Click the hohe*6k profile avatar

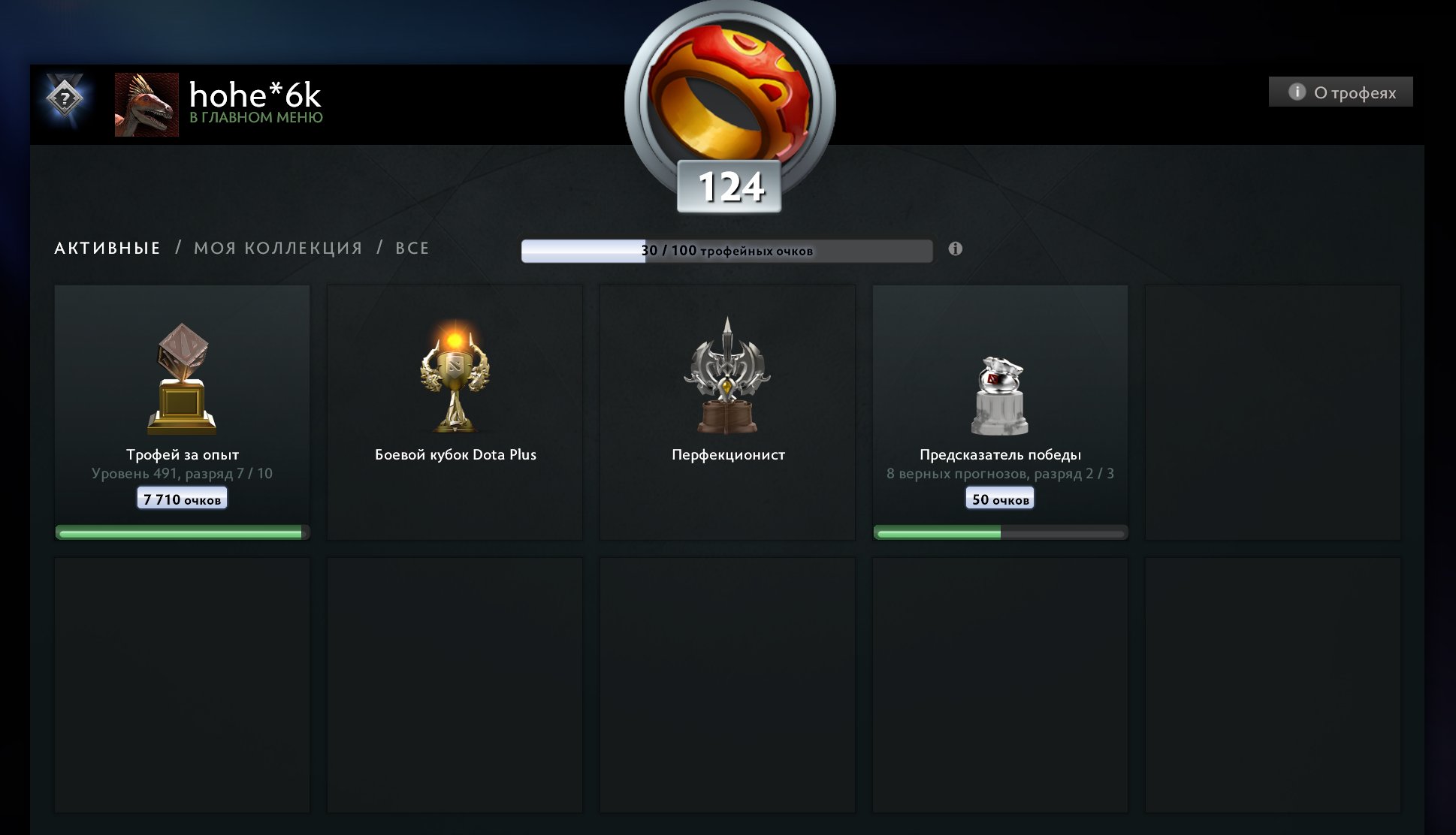[x=145, y=105]
